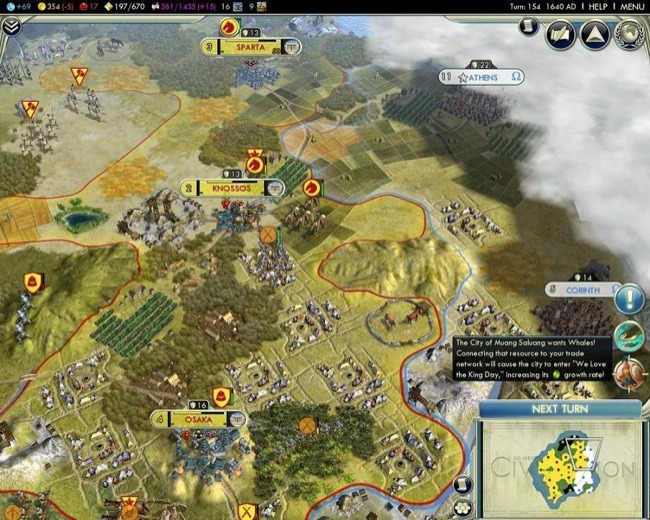The height and width of the screenshot is (520, 650).
Task: Select the Corinth city banner
Action: point(583,290)
